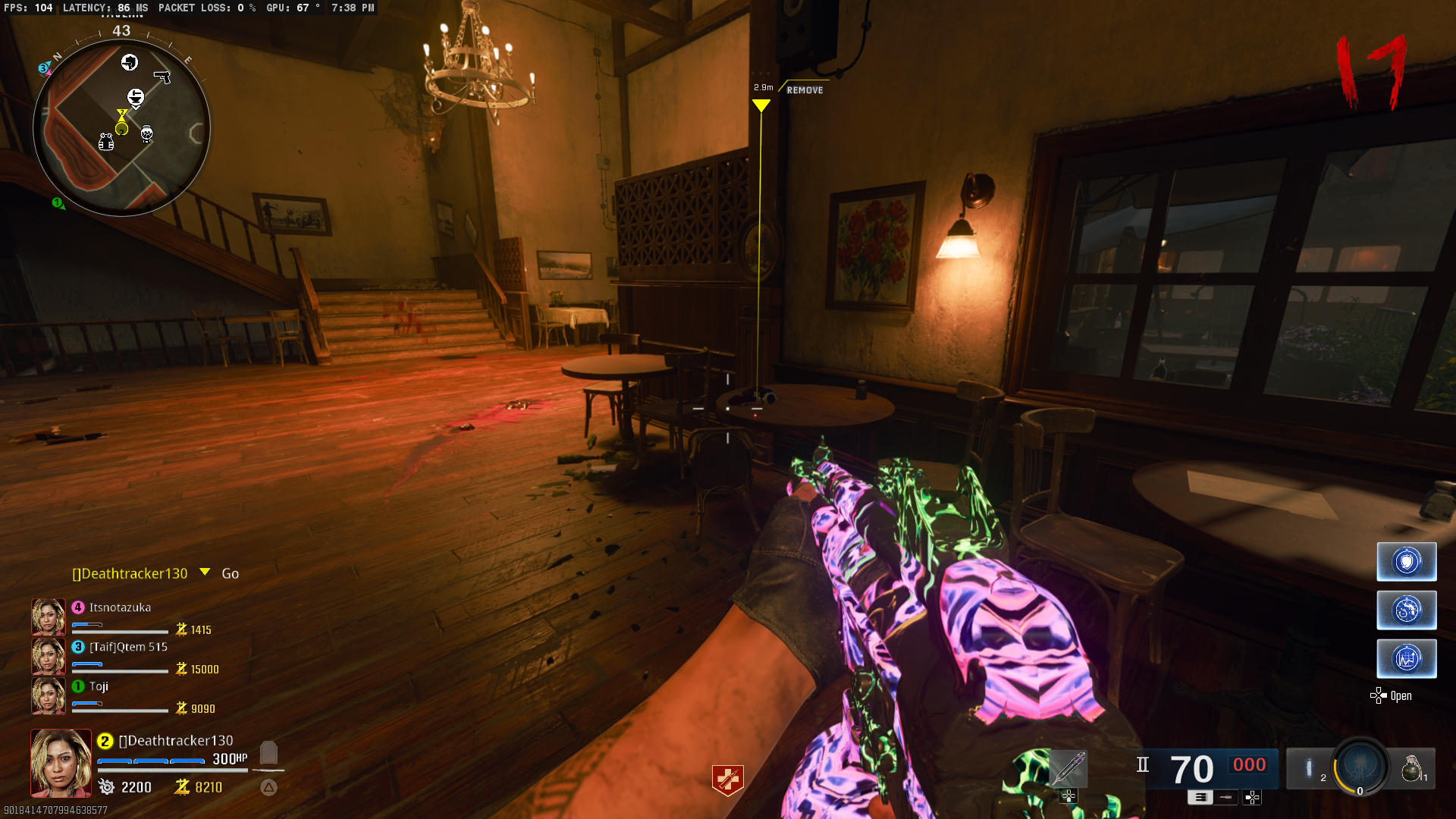Select the highlighted ammo type selector icon
The height and width of the screenshot is (819, 1456).
coord(1200,798)
